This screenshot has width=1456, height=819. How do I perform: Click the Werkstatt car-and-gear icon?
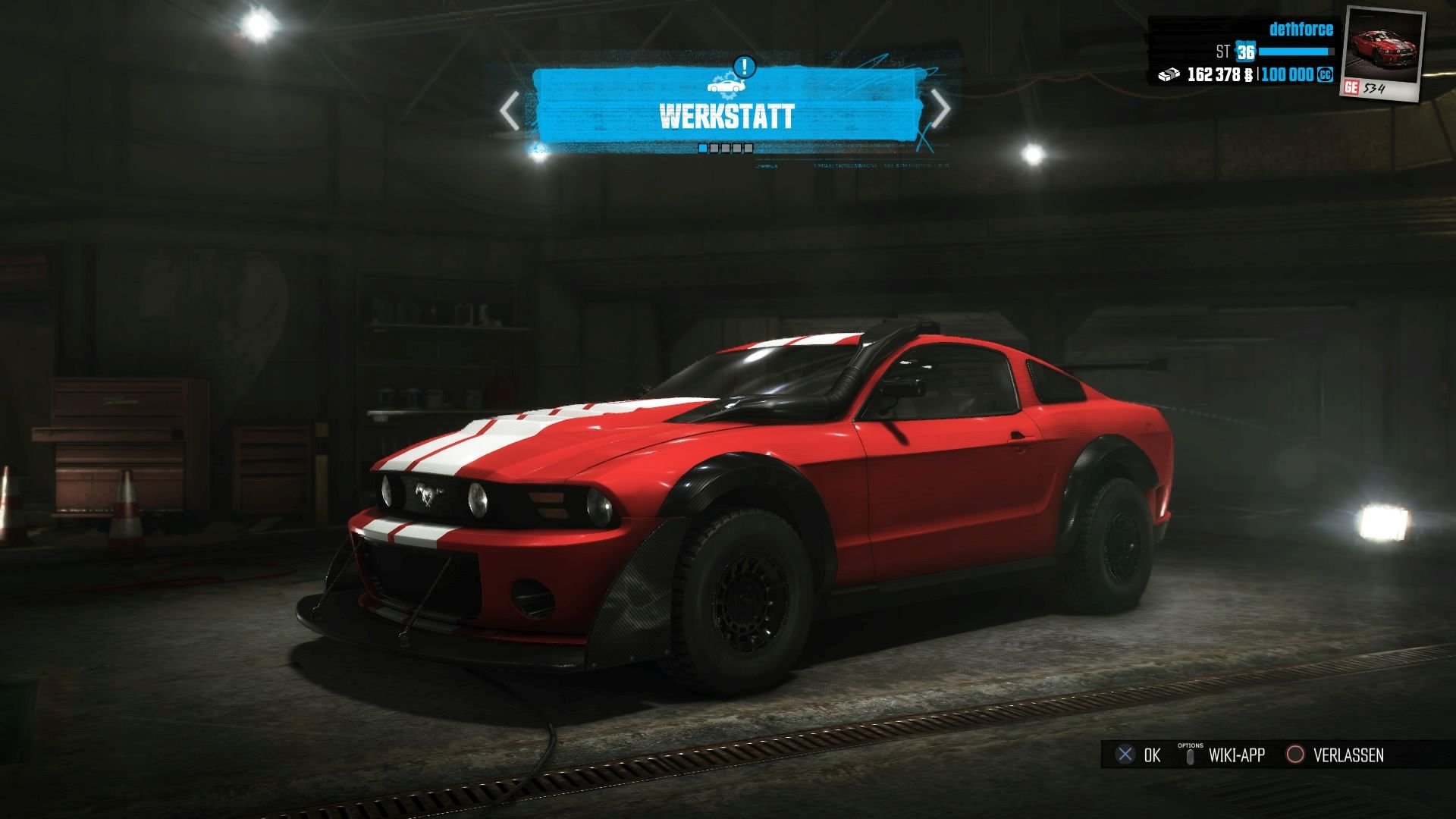click(726, 86)
